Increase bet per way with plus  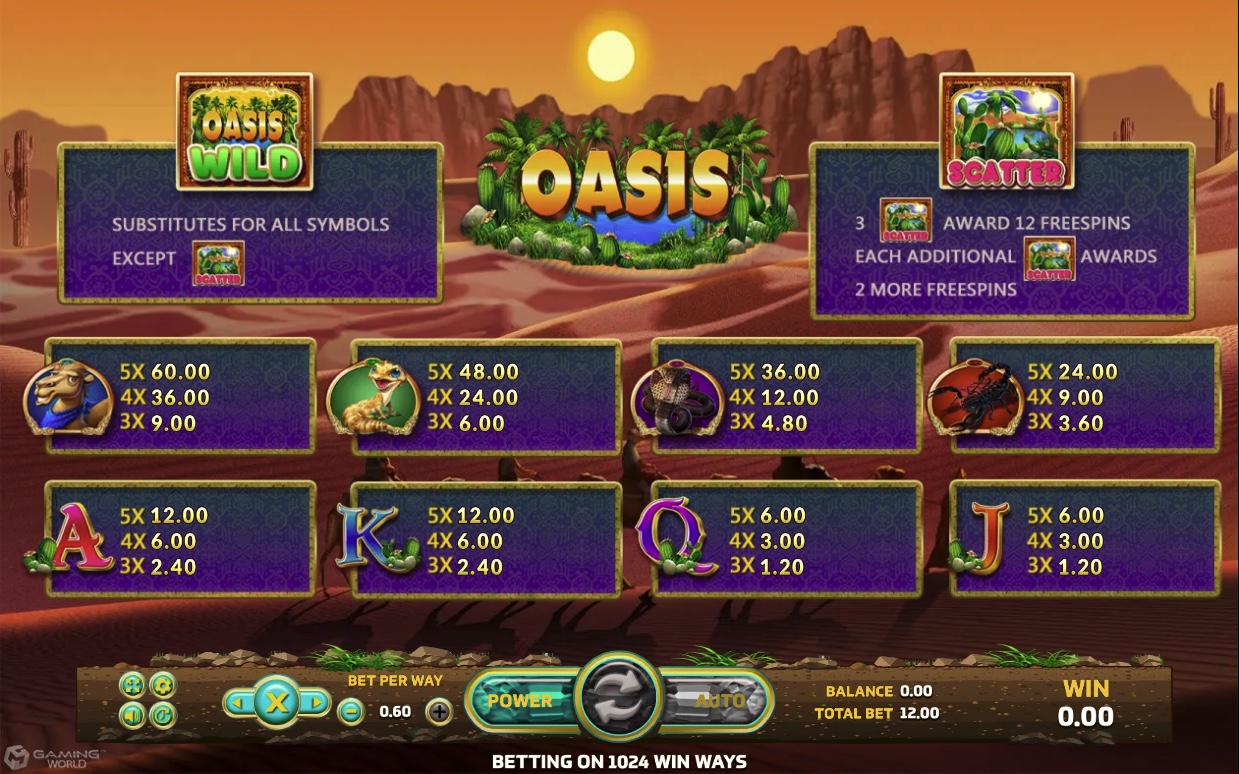click(439, 712)
